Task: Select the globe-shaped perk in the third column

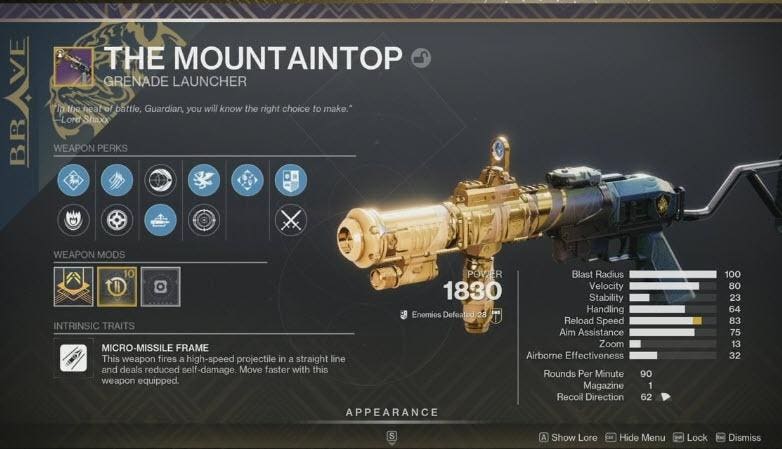Action: [x=160, y=180]
